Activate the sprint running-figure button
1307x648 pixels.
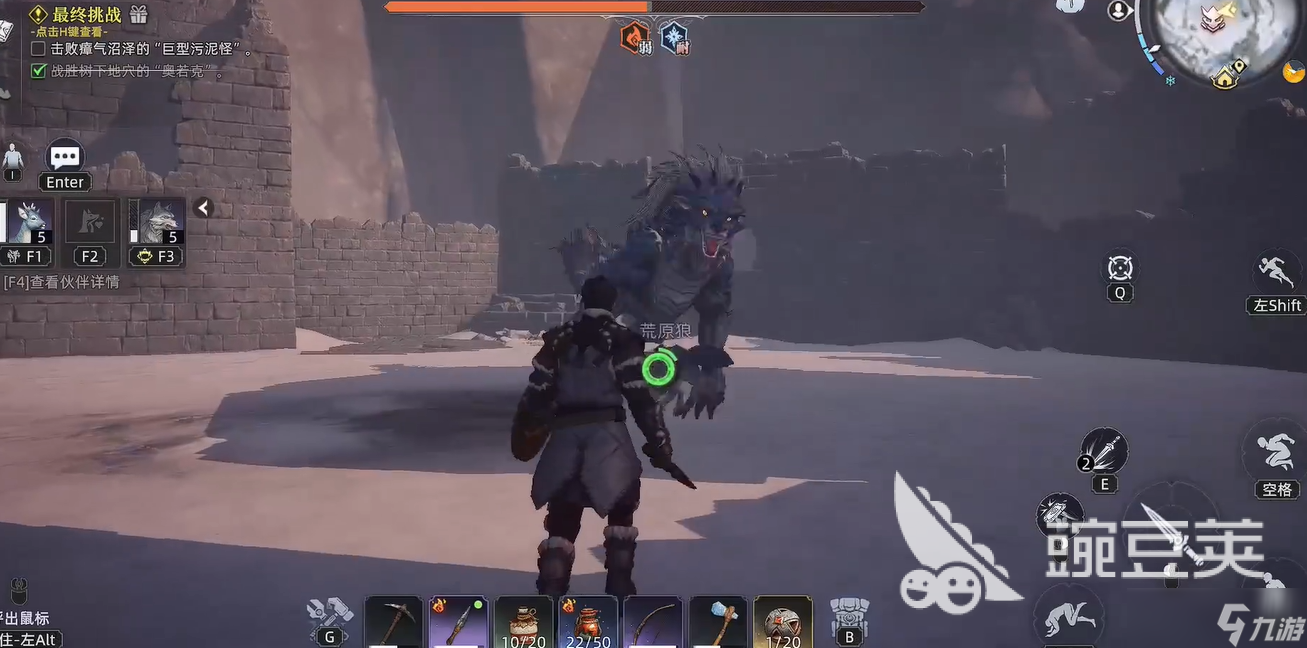[1277, 272]
